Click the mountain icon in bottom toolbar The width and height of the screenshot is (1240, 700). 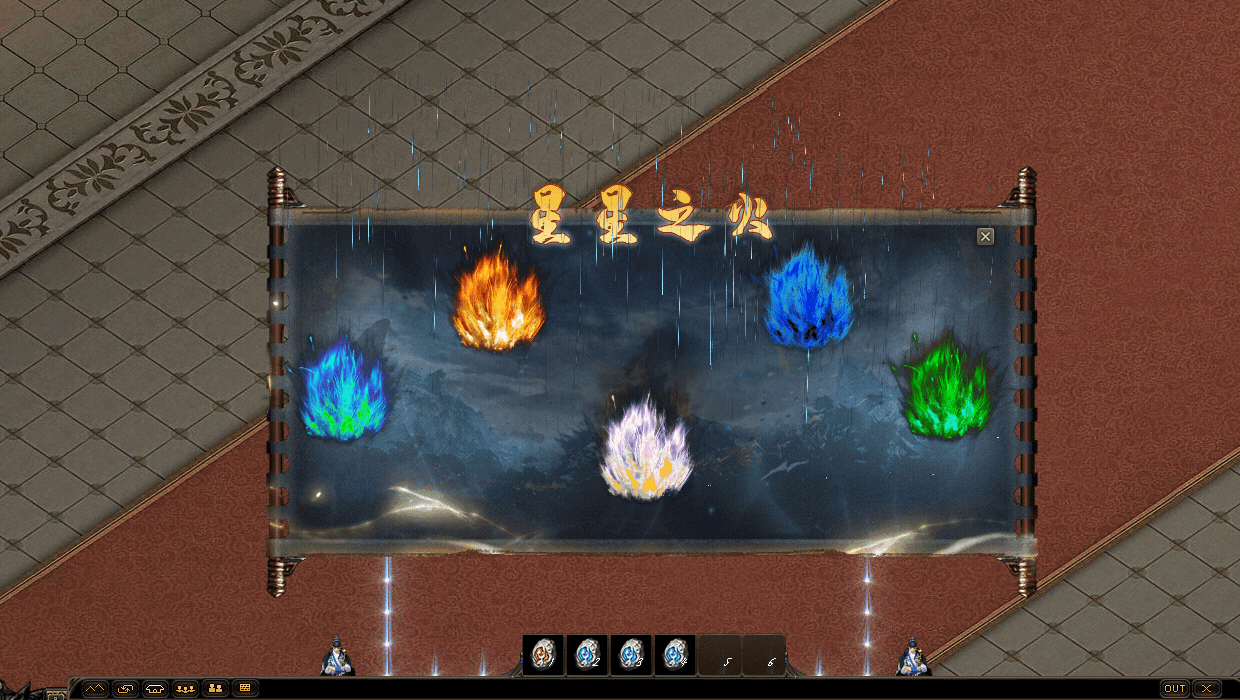[95, 688]
